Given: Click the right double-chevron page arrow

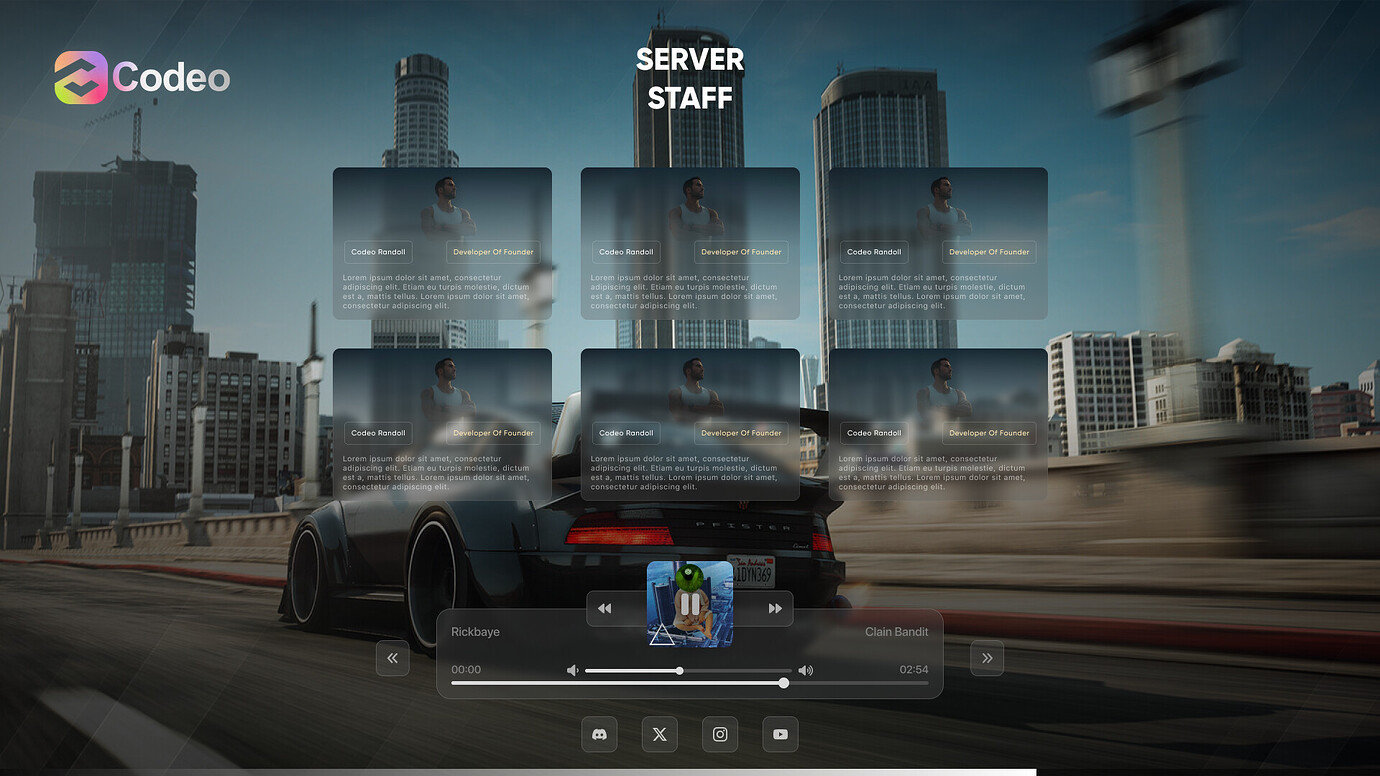Looking at the screenshot, I should point(987,658).
